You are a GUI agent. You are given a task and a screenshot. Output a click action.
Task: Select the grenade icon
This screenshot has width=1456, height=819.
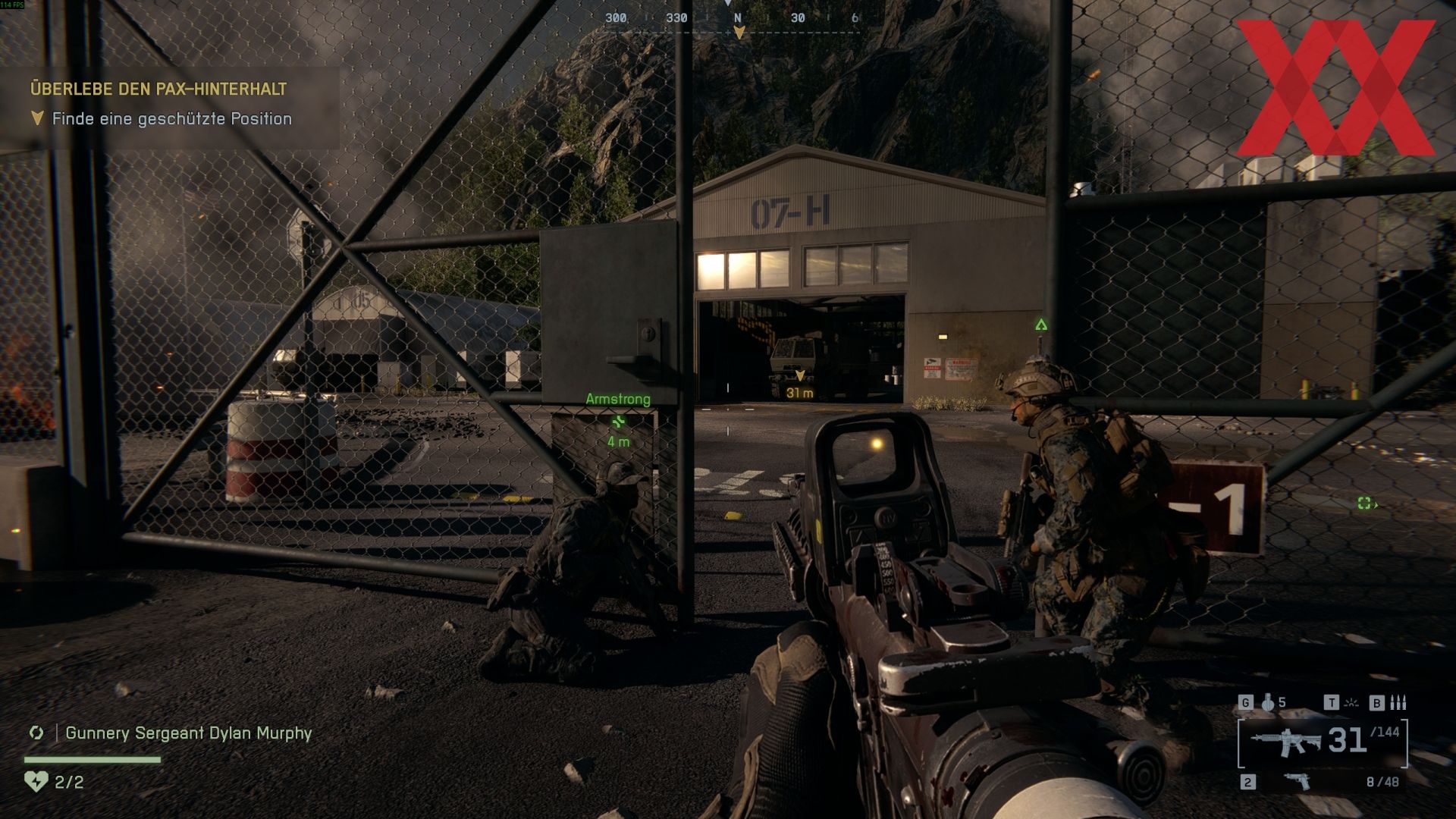[1268, 703]
